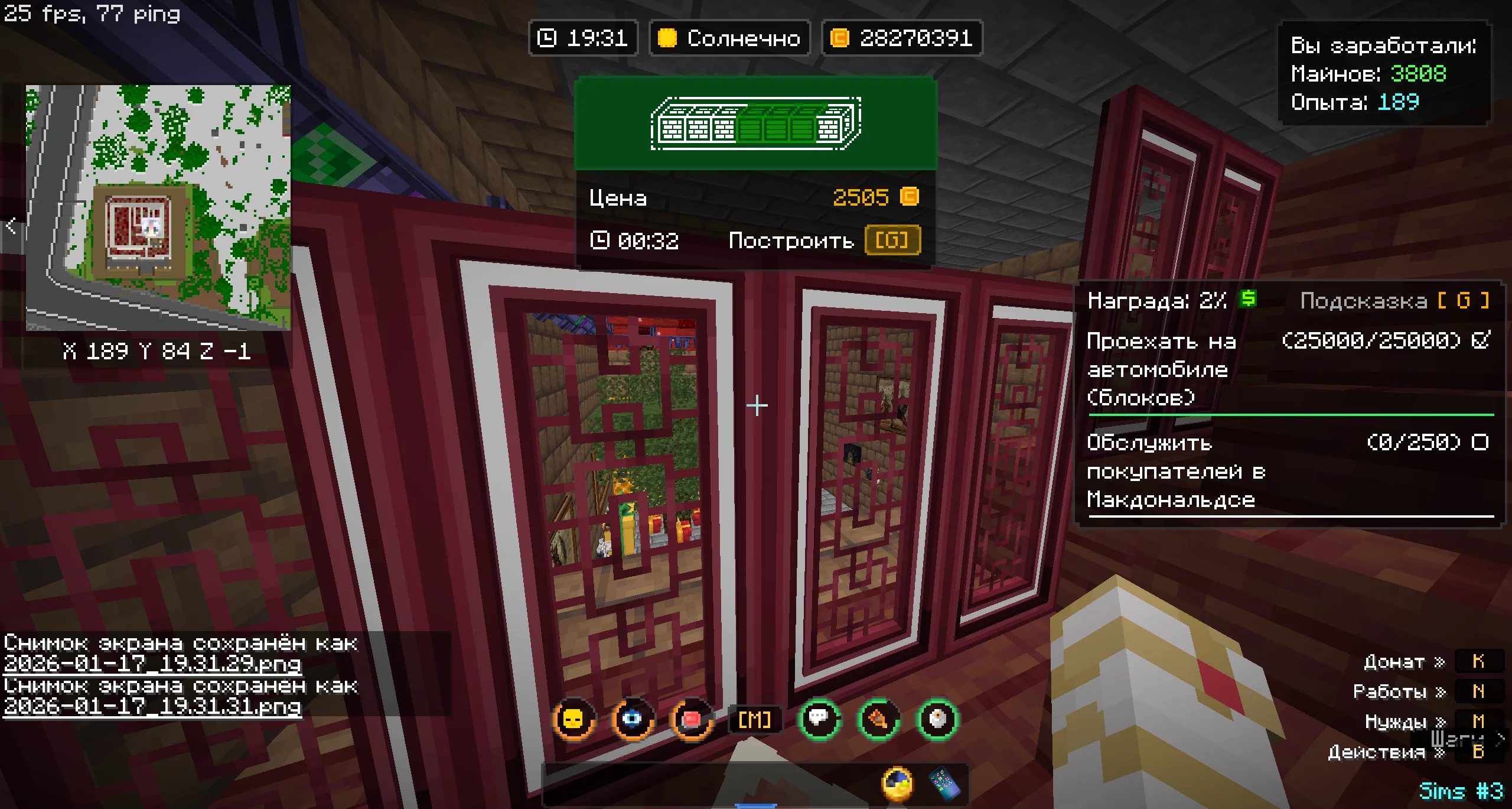Select the yellow face mood need icon

click(573, 719)
